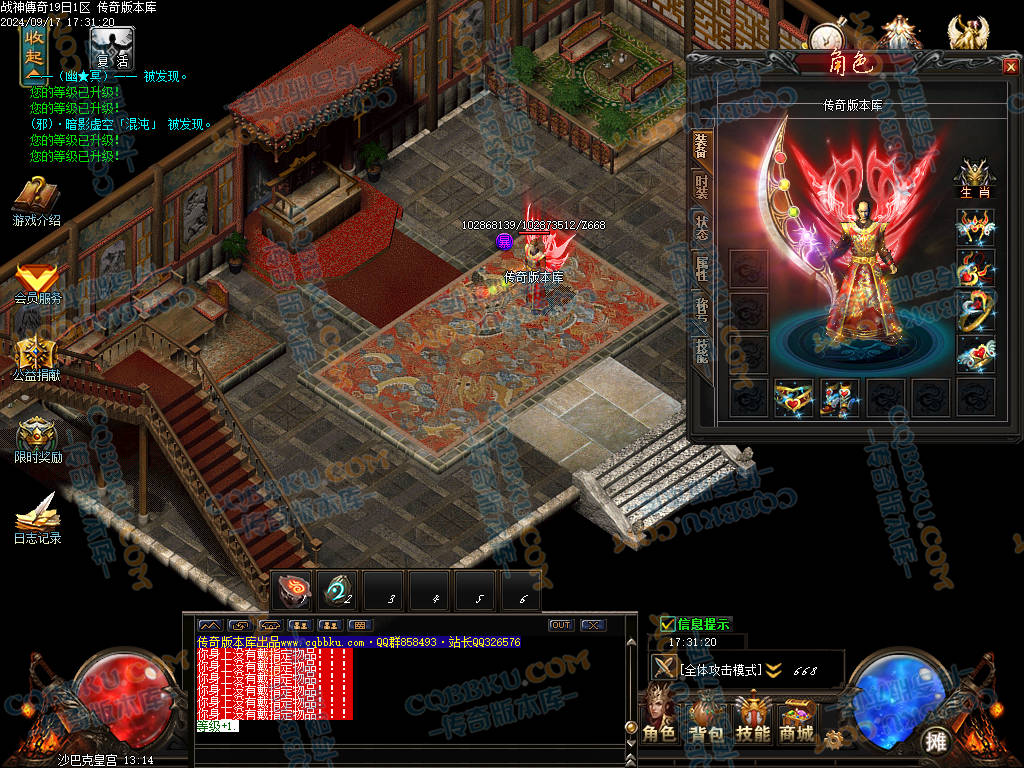Toggle the 信息提示 checkbox
1024x768 pixels.
[x=668, y=624]
